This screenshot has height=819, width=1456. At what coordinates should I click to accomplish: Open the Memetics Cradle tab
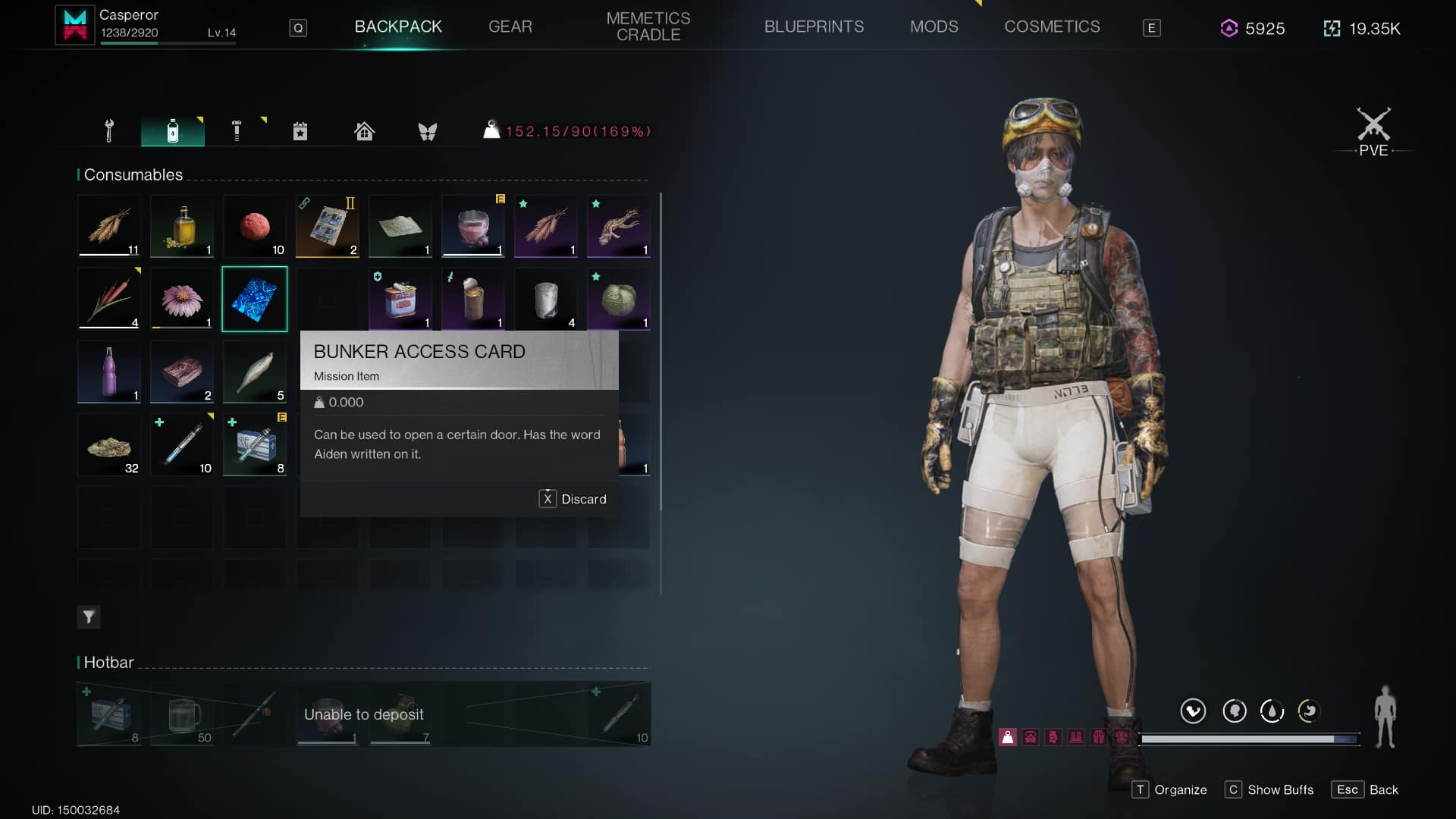click(x=648, y=27)
